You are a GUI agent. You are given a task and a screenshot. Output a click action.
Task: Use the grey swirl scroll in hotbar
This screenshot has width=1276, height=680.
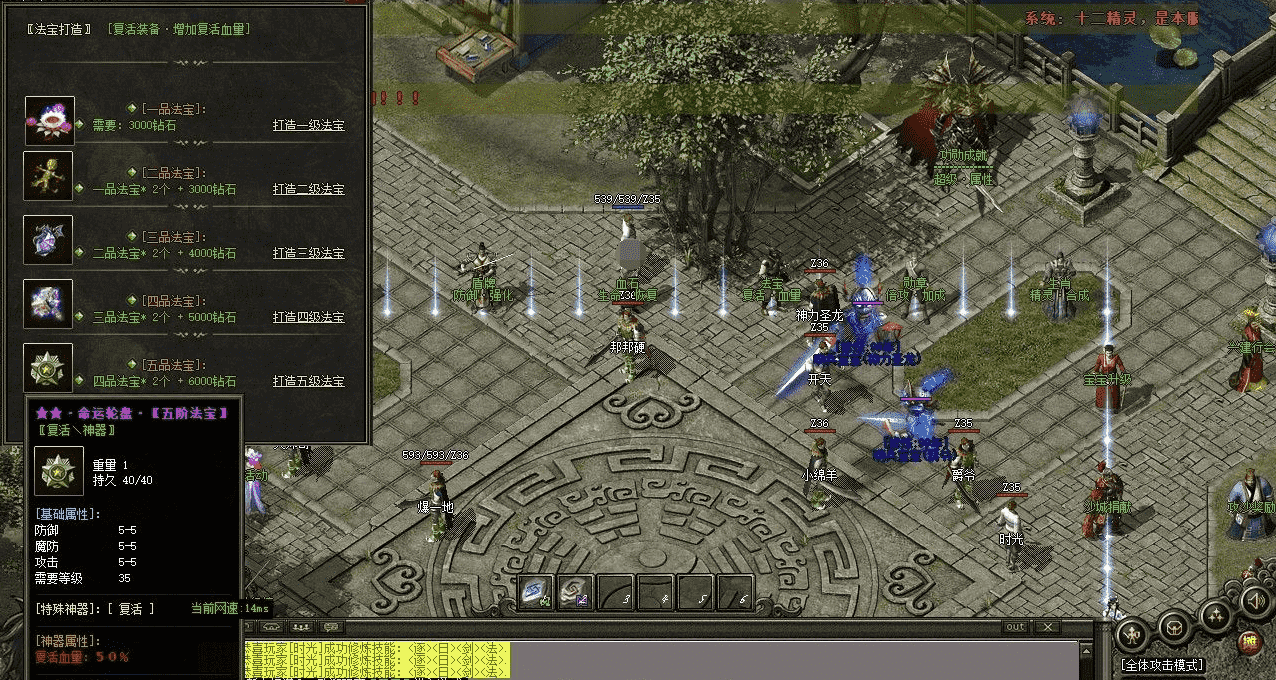tap(576, 592)
